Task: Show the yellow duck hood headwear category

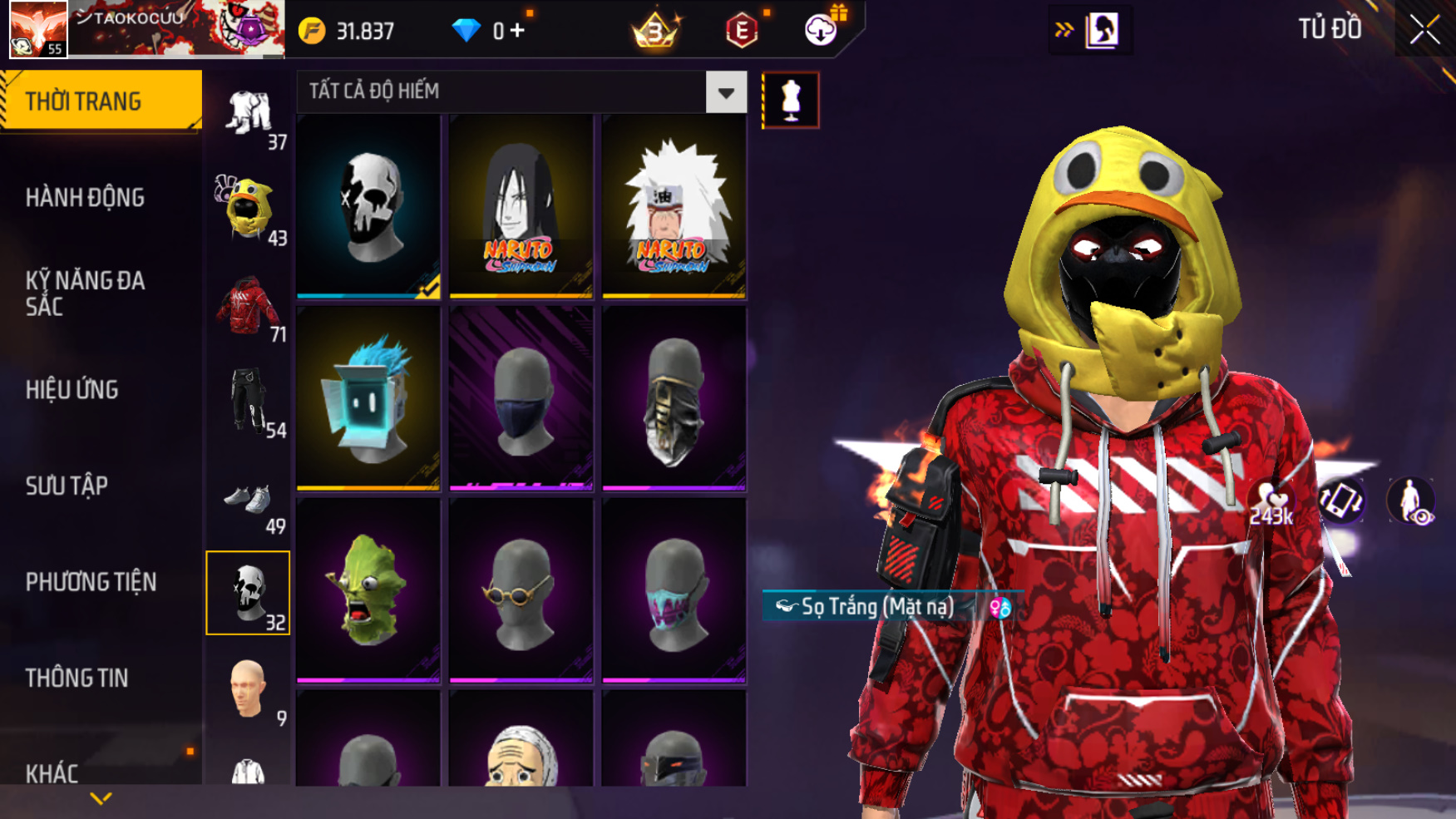Action: (x=248, y=208)
